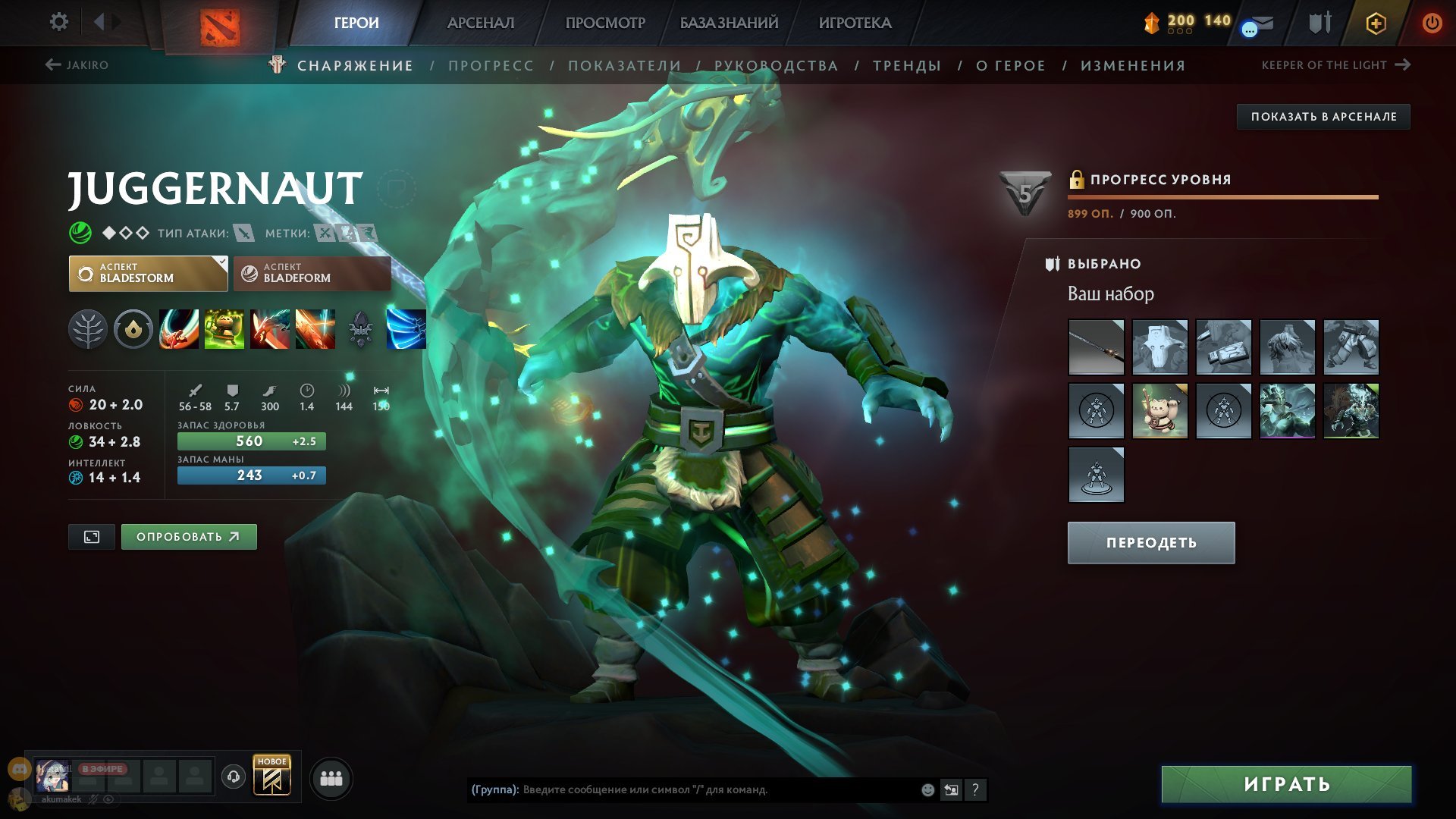
Task: Click ПОКАЗАТЬ В АРСЕНАЛЕ
Action: coord(1323,117)
